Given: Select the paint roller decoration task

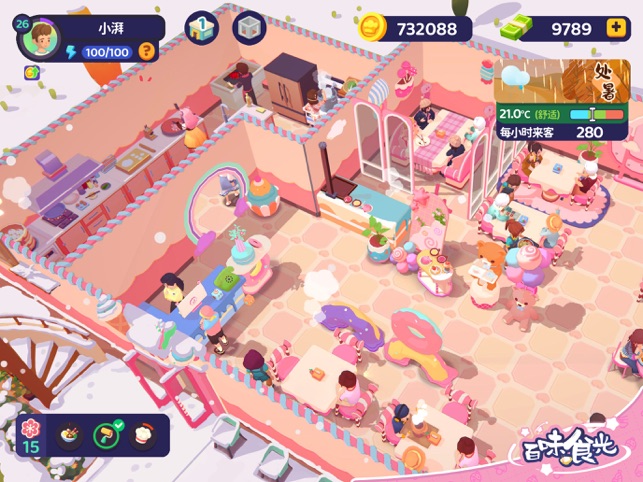Looking at the screenshot, I should 107,436.
